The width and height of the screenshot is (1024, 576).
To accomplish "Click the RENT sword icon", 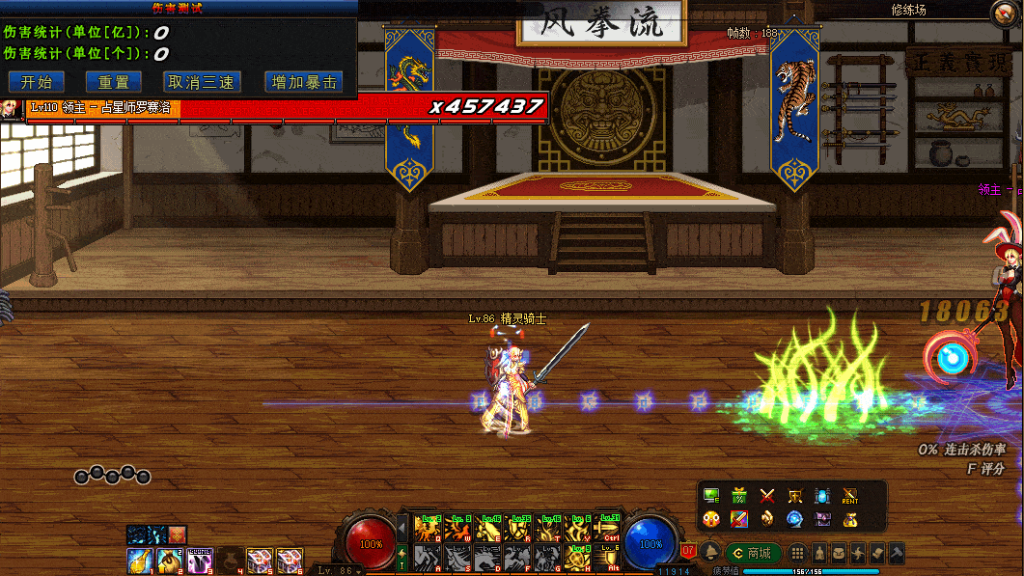I will 850,495.
